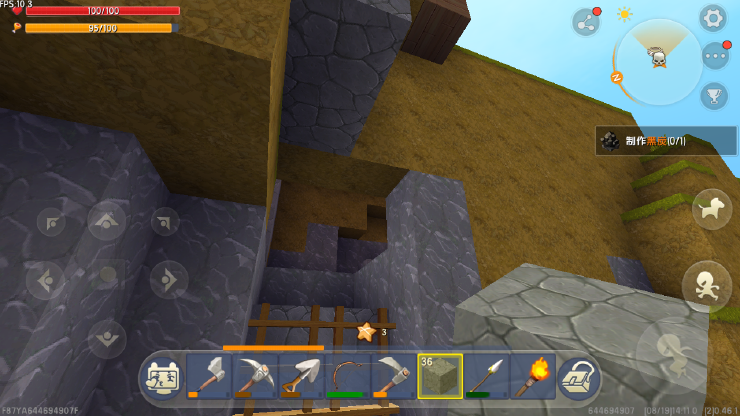Click the circular minimap
This screenshot has width=740, height=416.
(658, 60)
